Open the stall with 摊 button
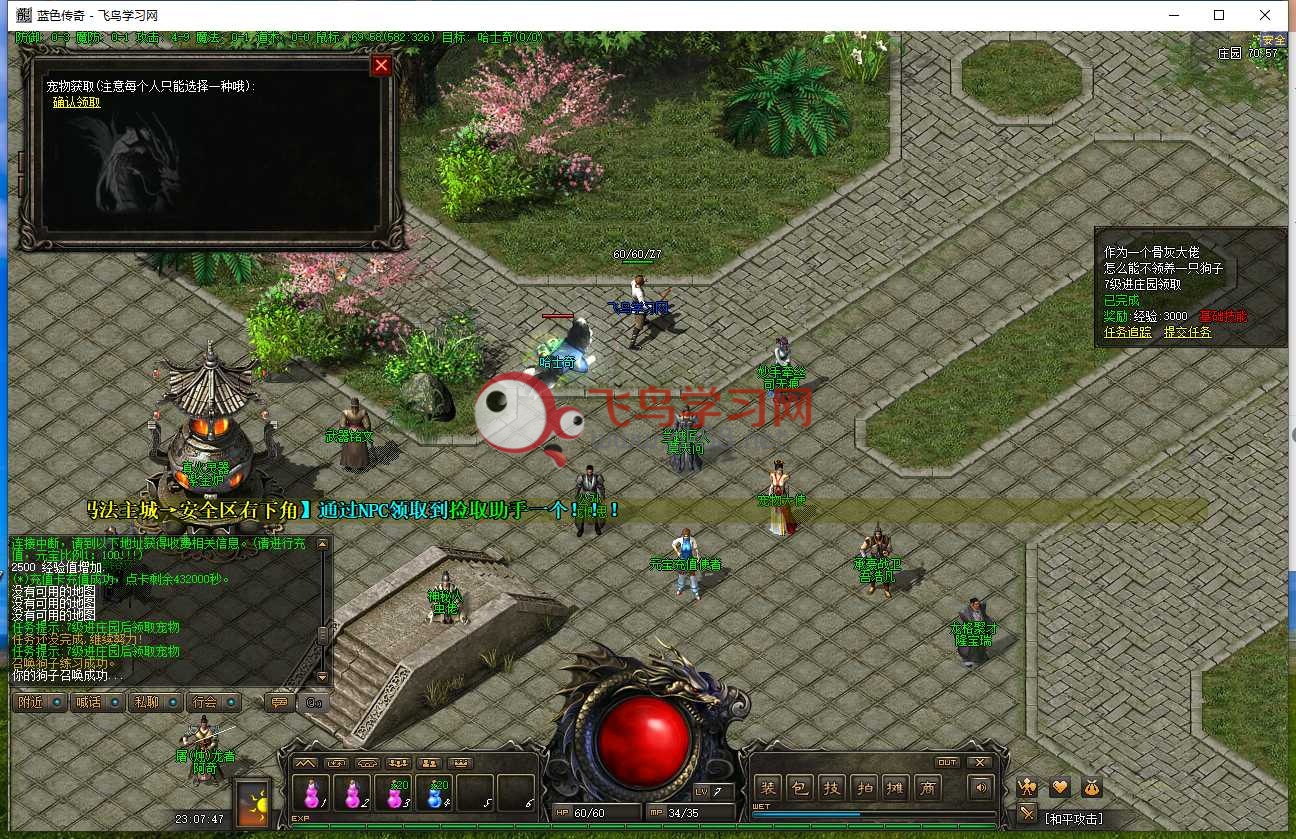Screen dimensions: 1296x839 tap(895, 788)
